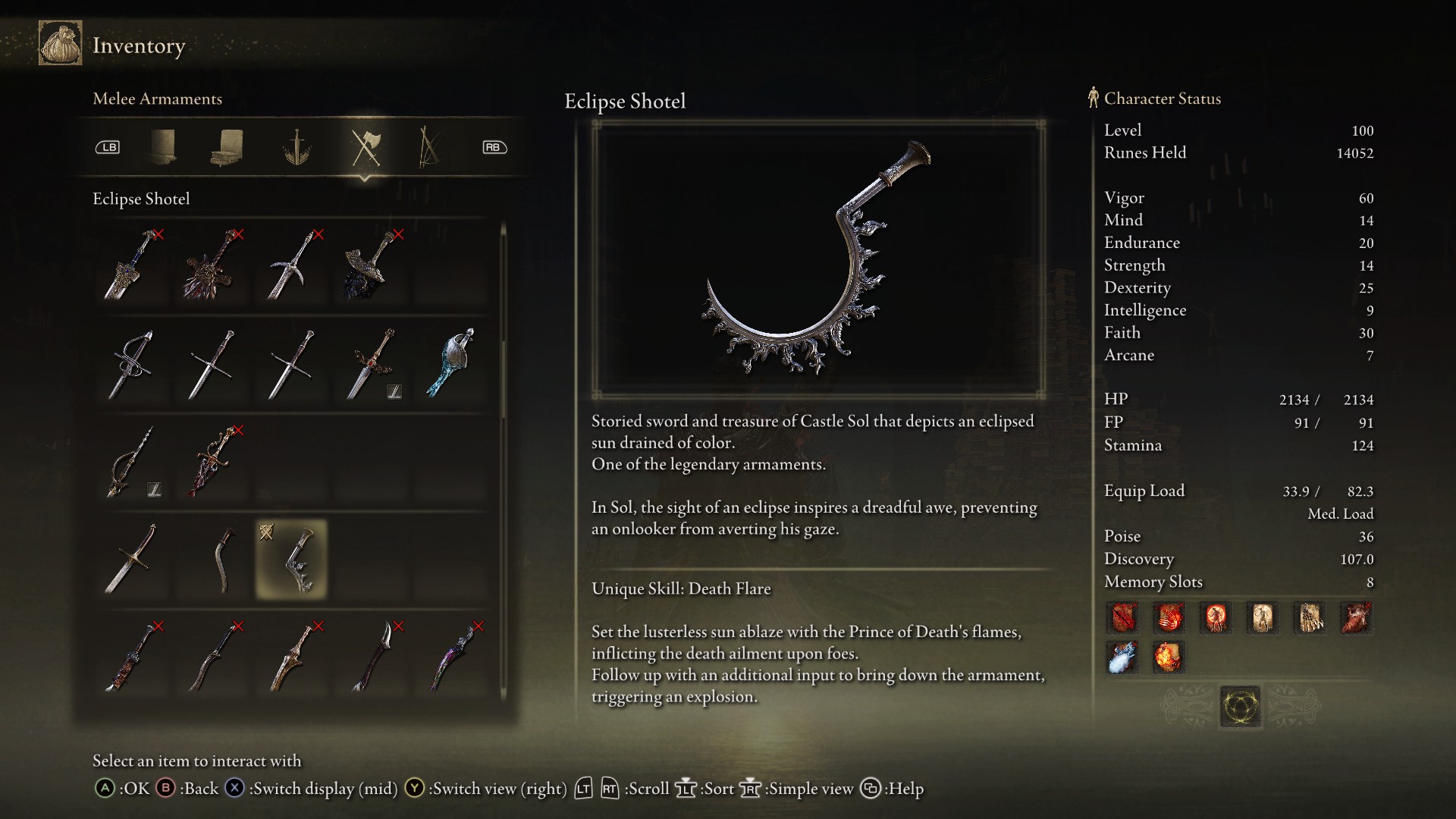Choose the blue crystal-bladed weapon slot
Image resolution: width=1456 pixels, height=819 pixels.
(452, 364)
